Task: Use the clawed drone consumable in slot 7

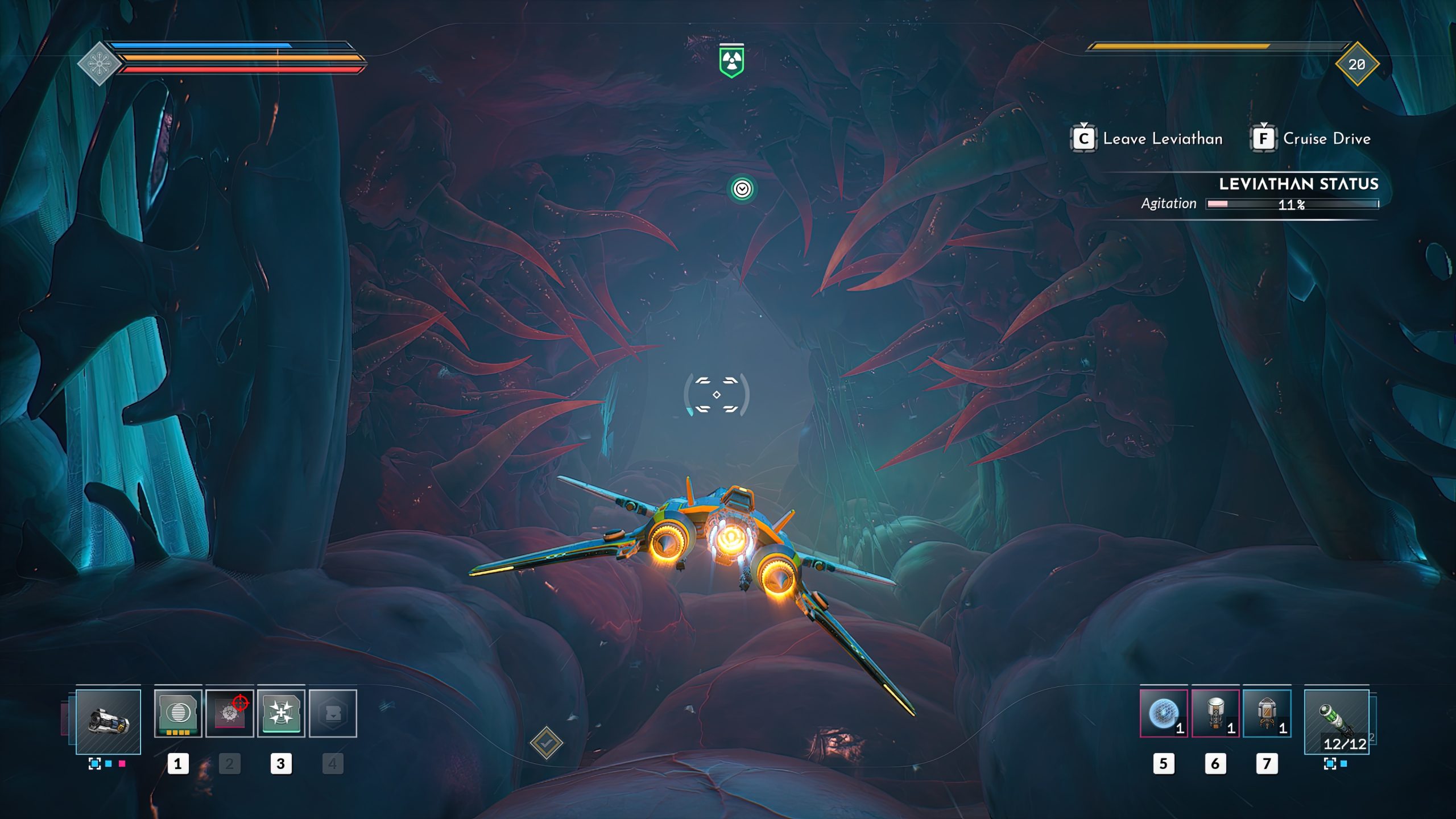Action: (1267, 713)
